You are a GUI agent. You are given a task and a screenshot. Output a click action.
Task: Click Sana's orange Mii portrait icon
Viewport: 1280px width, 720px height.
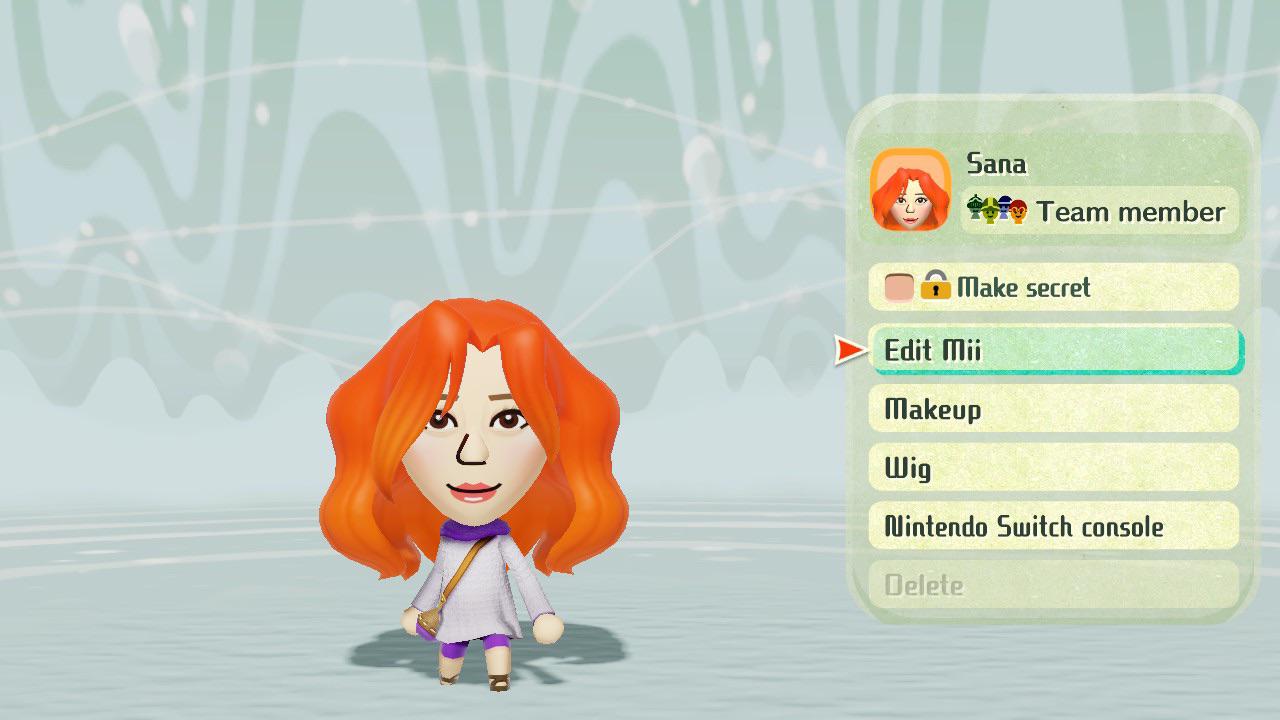[x=912, y=188]
